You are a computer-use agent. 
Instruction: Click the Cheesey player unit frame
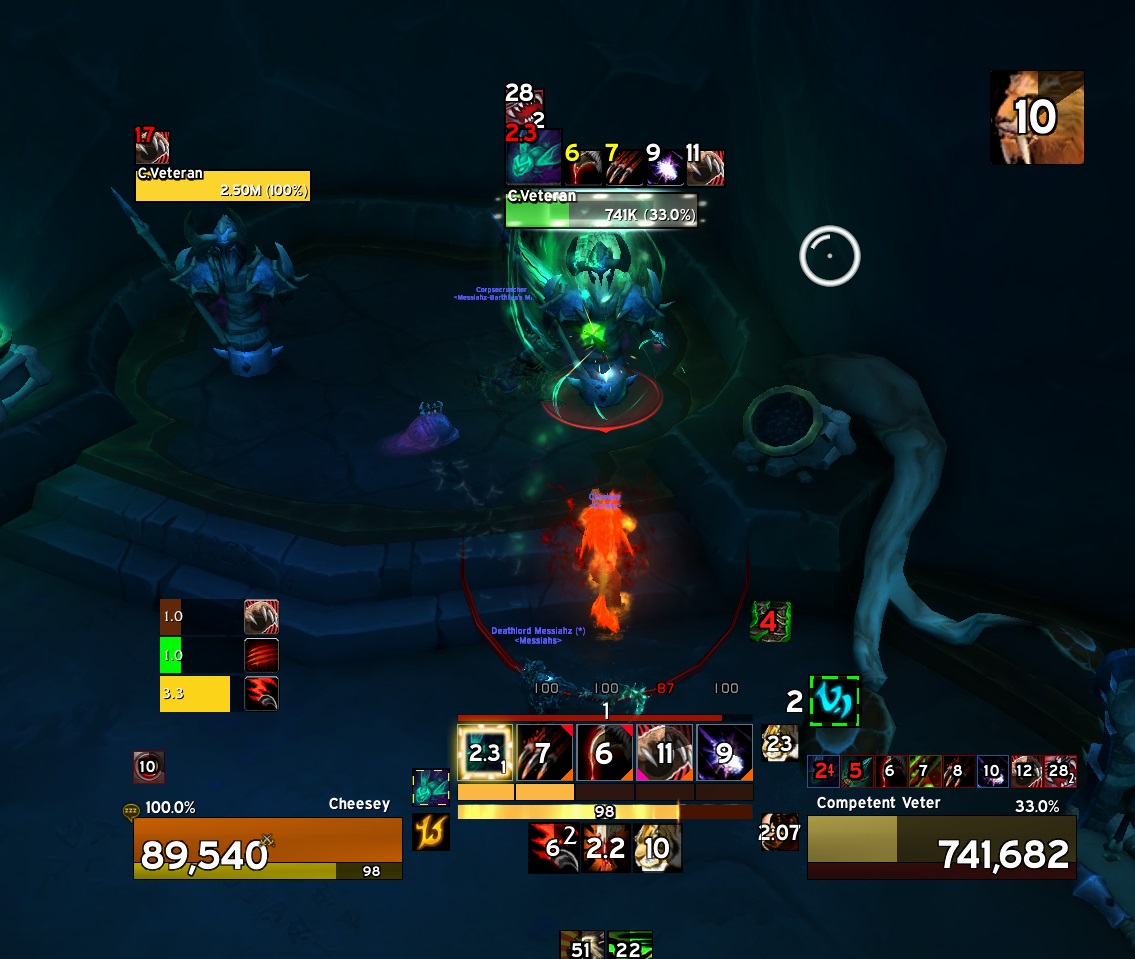tap(268, 847)
